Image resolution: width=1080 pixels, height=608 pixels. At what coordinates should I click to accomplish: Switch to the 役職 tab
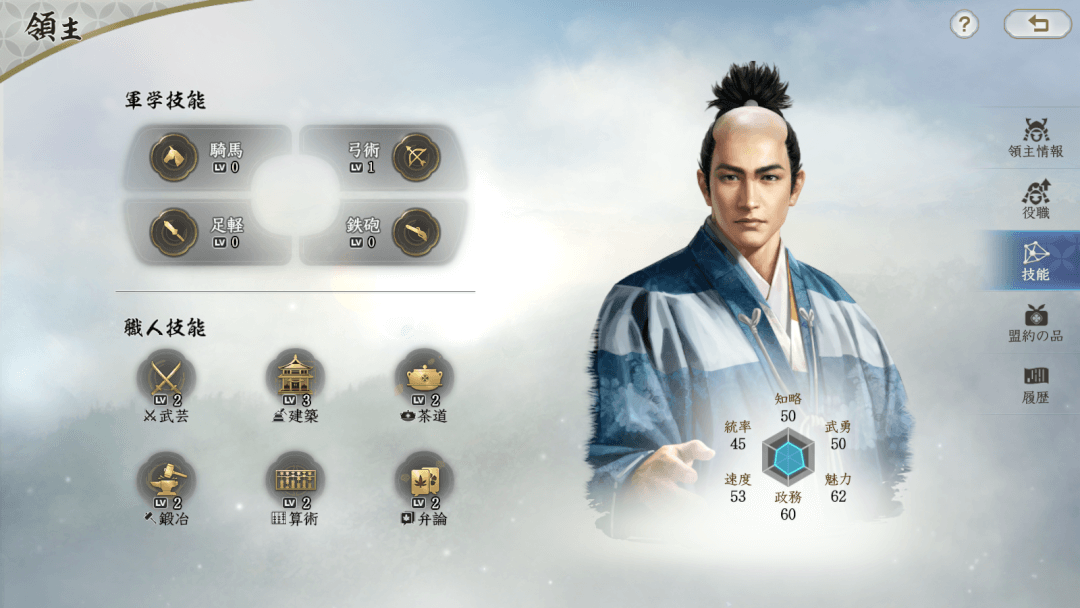point(1035,199)
